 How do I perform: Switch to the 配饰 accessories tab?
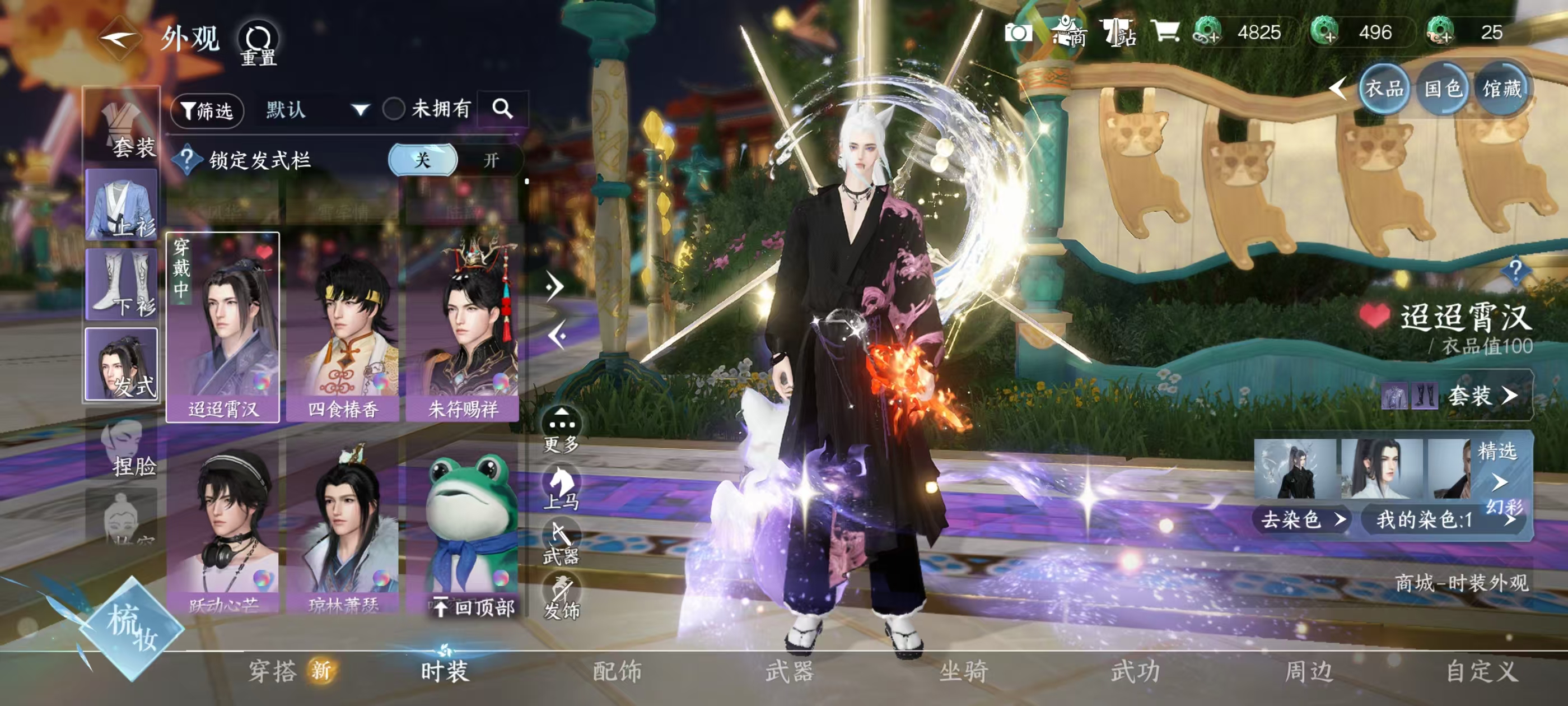tap(617, 671)
